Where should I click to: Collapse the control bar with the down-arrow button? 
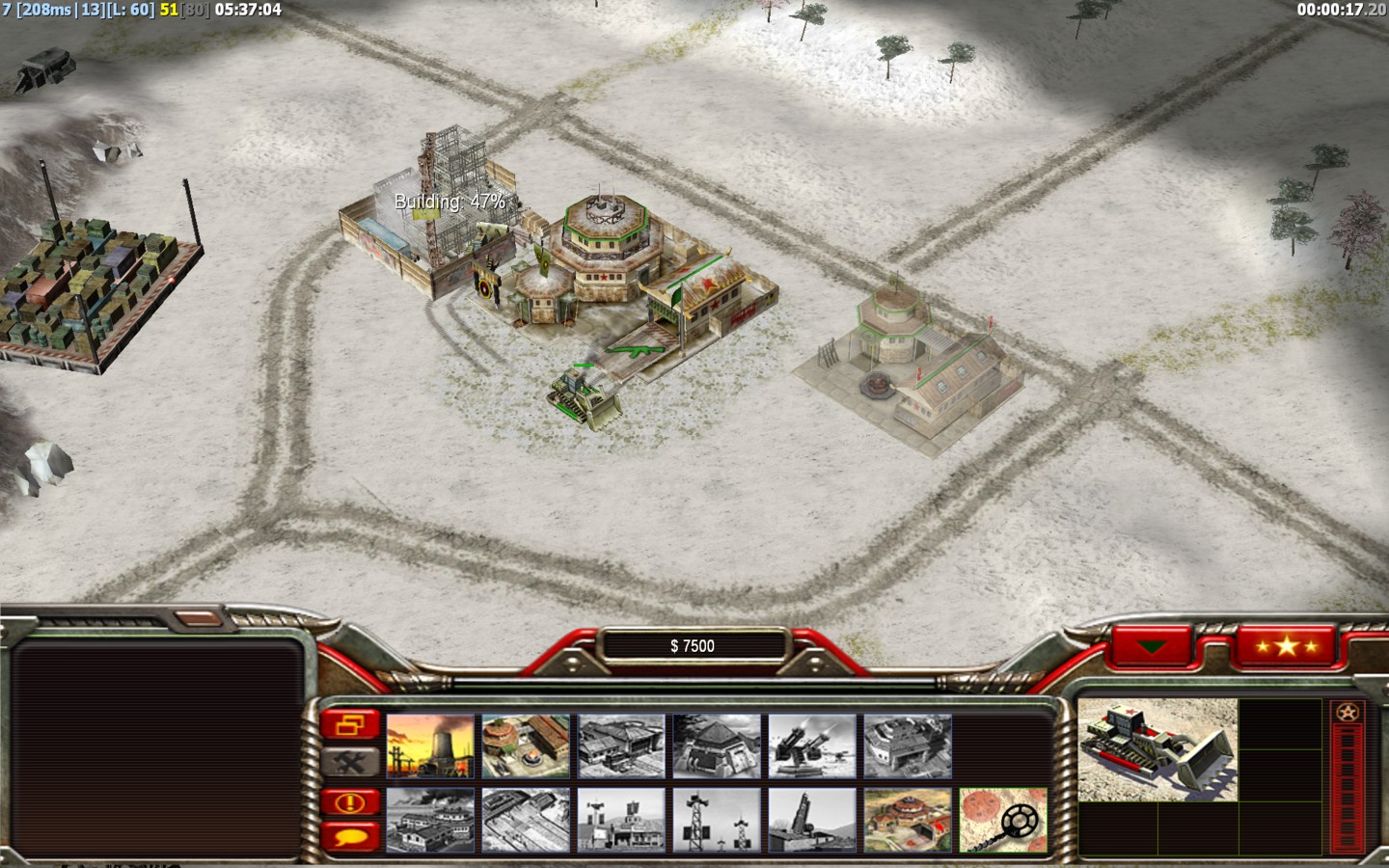pyautogui.click(x=1152, y=646)
